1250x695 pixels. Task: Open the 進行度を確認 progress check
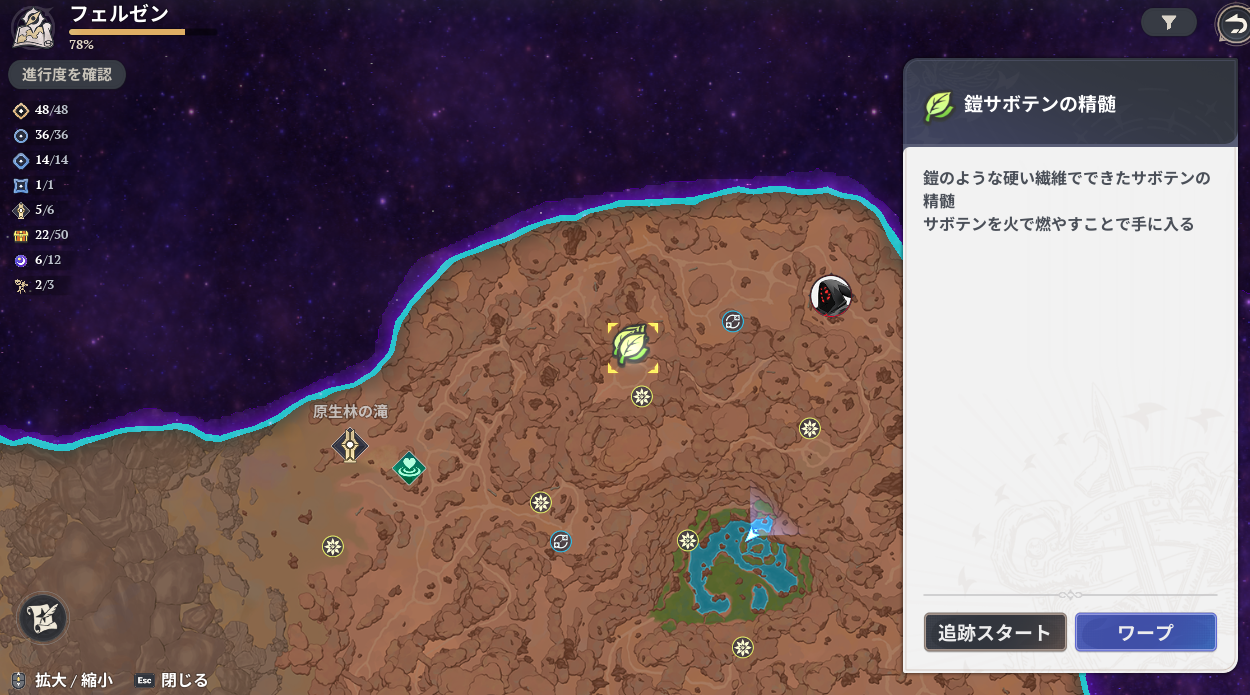(67, 75)
